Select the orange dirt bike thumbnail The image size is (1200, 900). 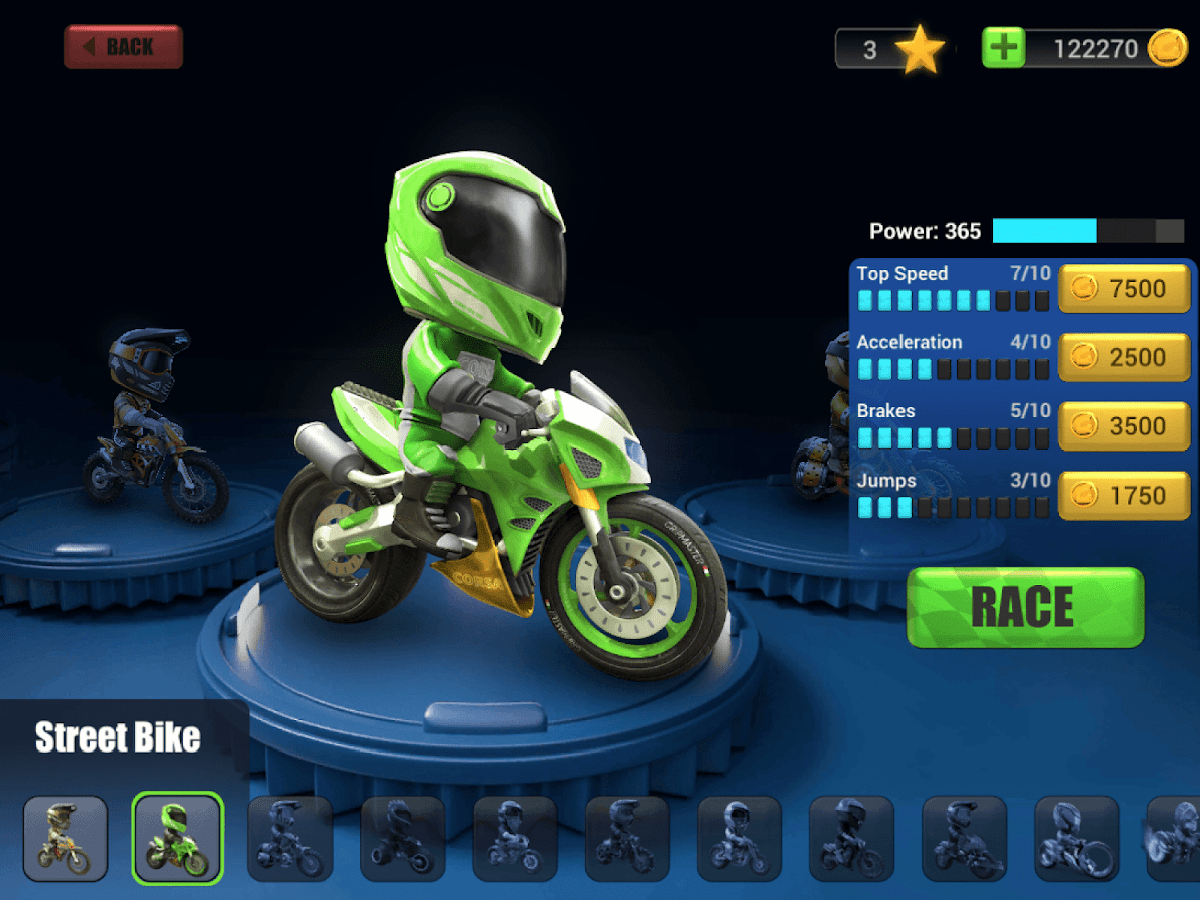click(x=65, y=838)
